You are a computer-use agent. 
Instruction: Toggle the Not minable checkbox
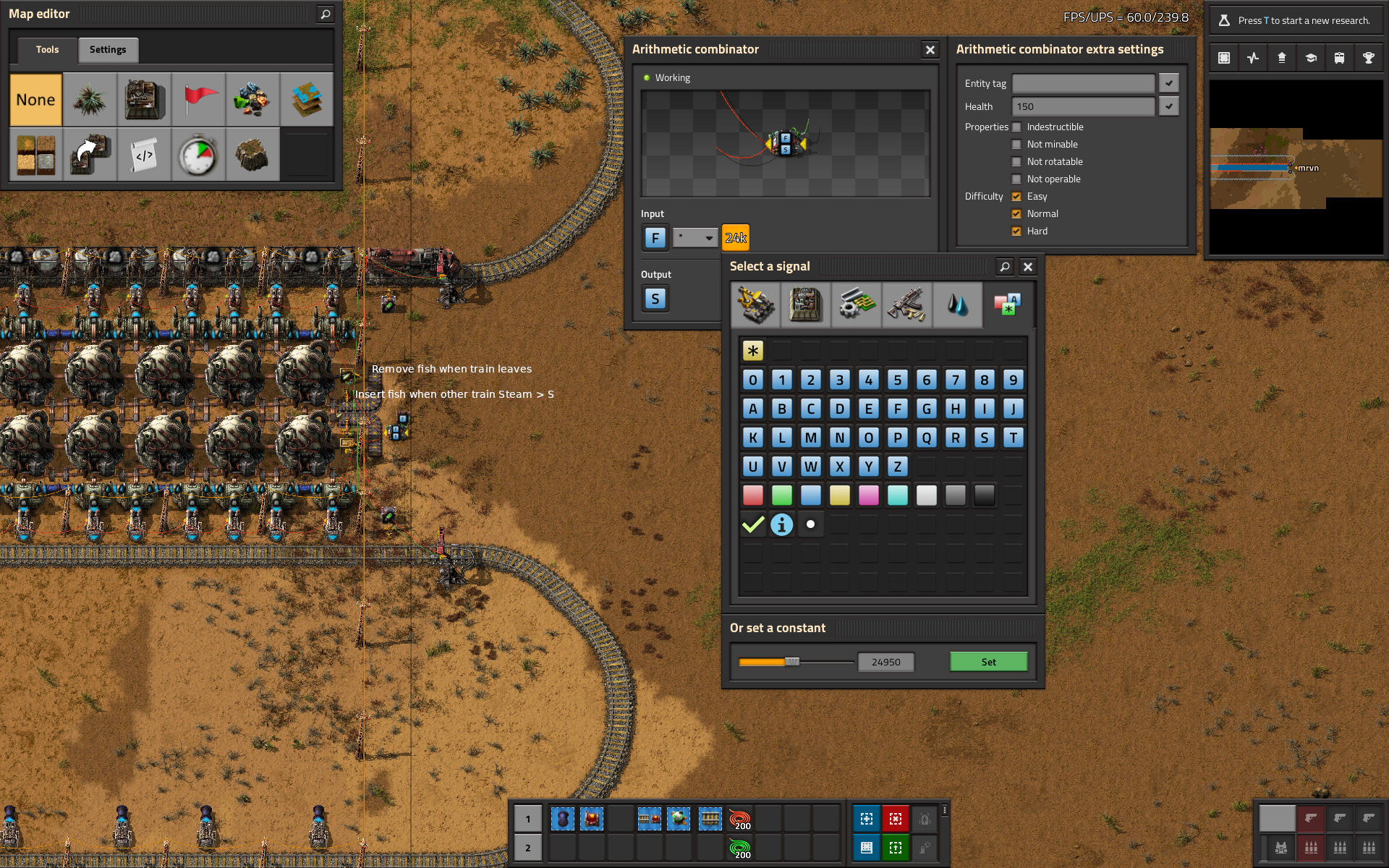[1016, 145]
